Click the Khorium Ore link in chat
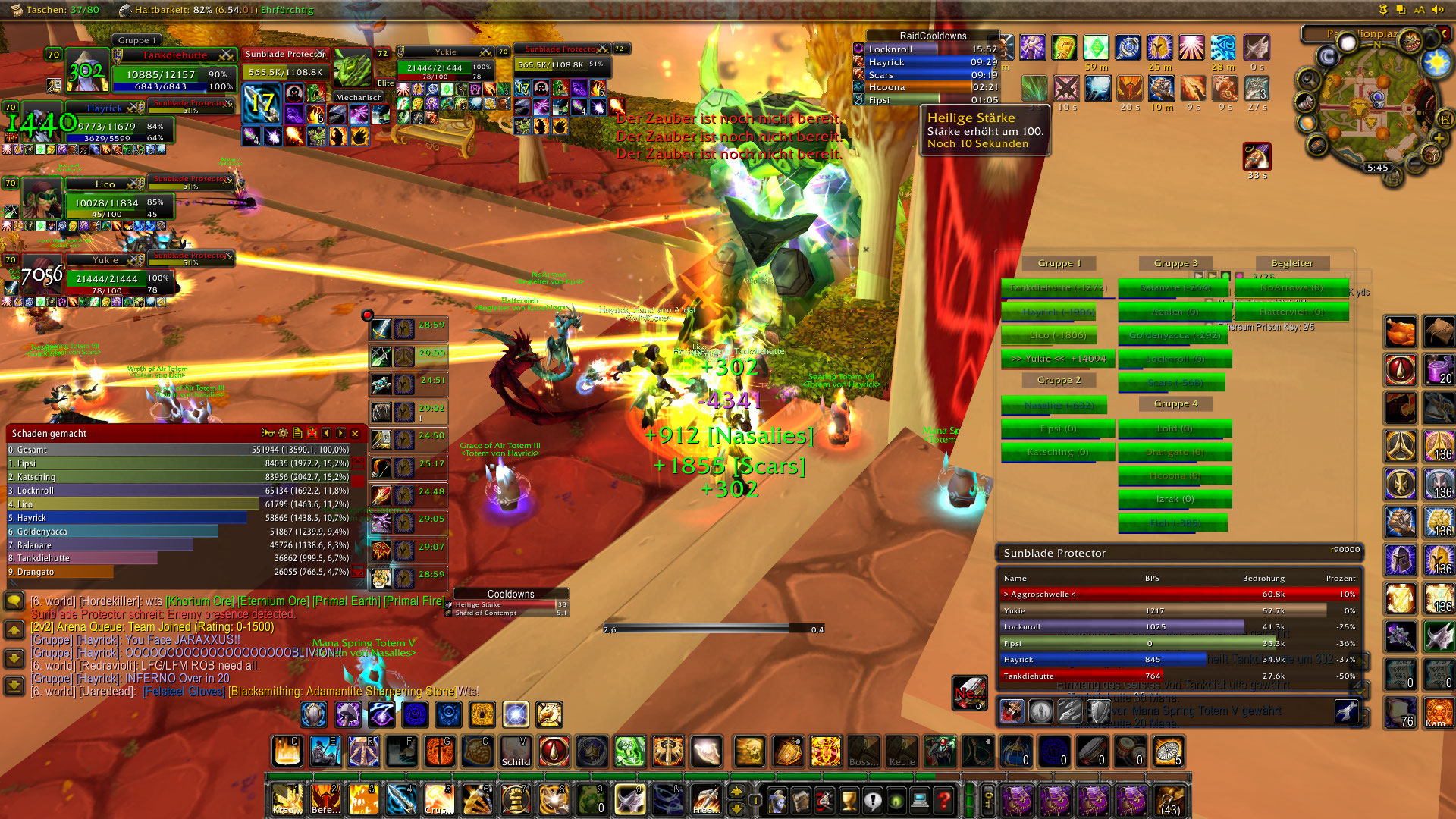Image resolution: width=1456 pixels, height=819 pixels. coord(199,600)
